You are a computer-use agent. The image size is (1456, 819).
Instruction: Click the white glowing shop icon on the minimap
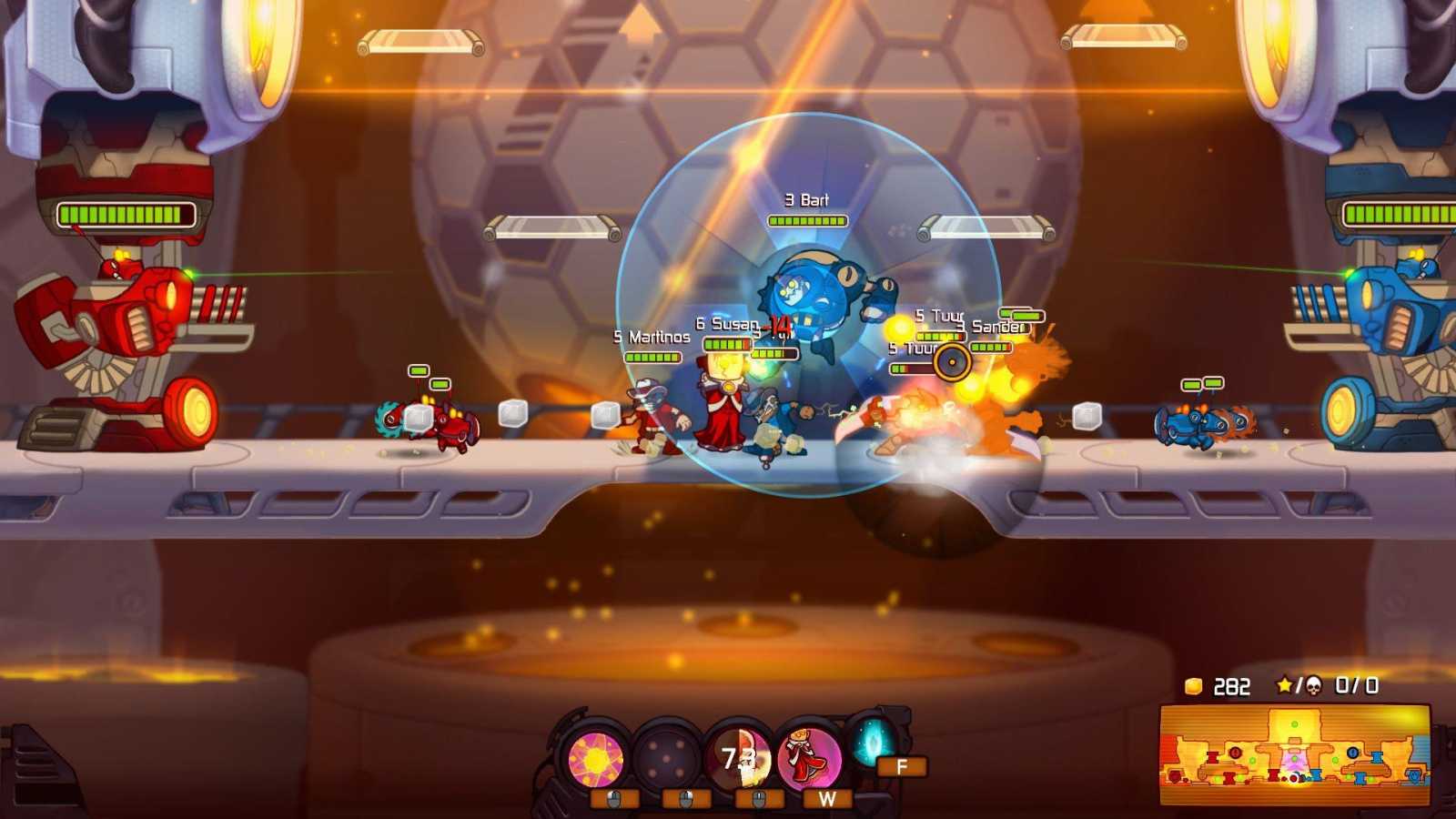pyautogui.click(x=1293, y=776)
